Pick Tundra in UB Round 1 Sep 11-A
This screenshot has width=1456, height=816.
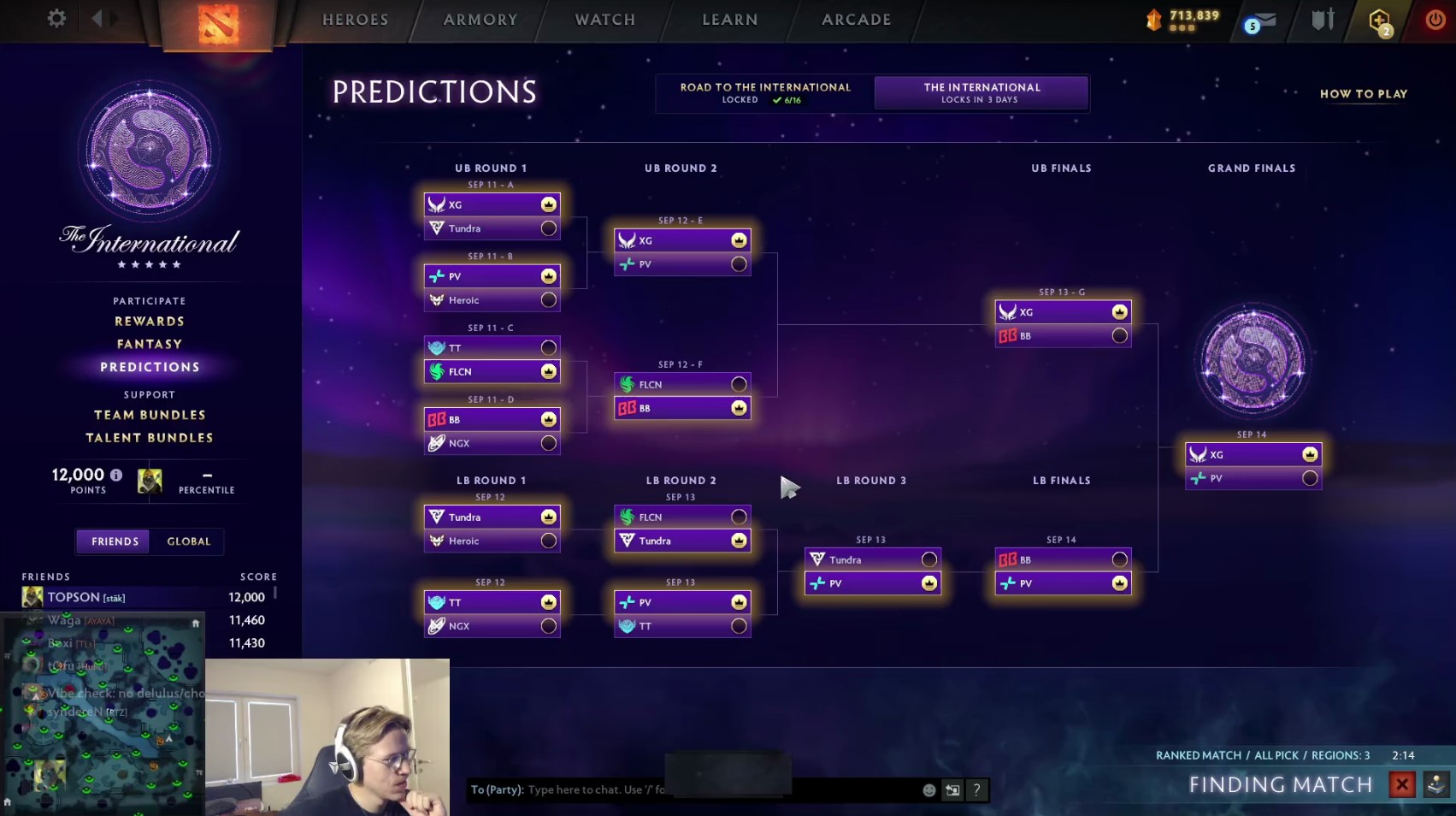549,228
